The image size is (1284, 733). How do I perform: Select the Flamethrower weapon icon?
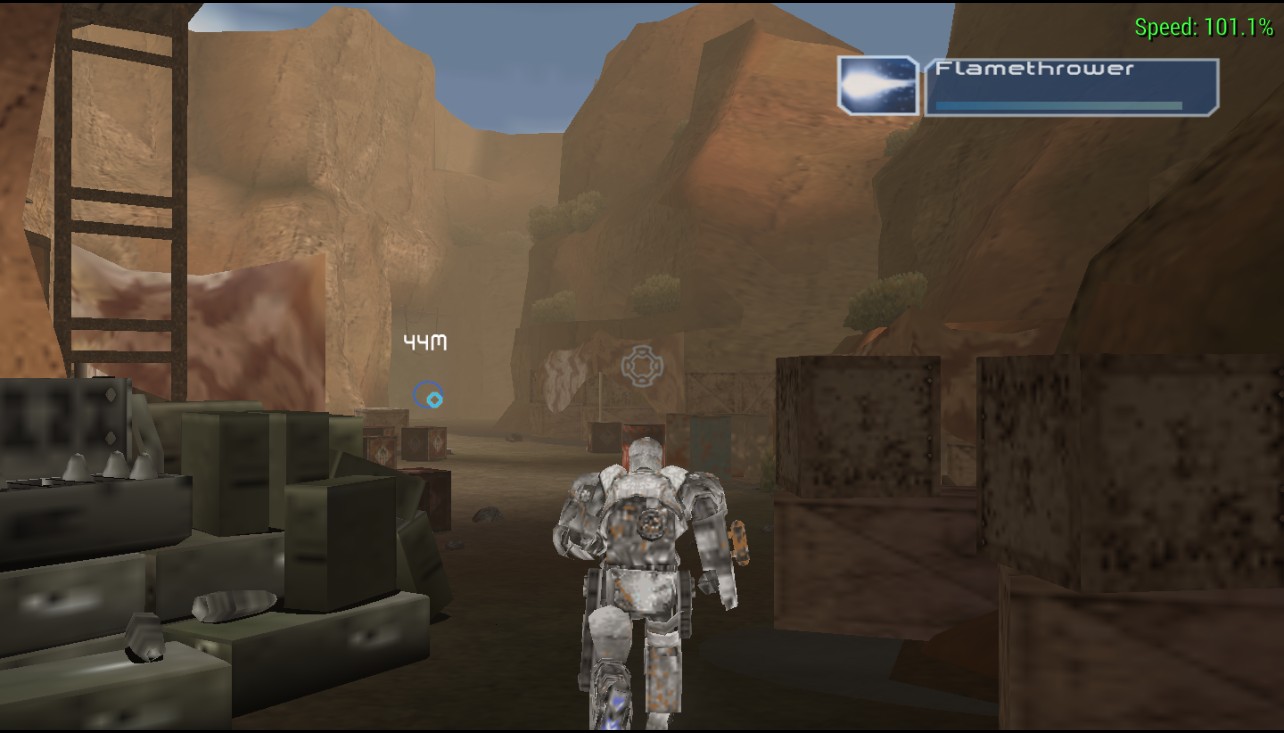pyautogui.click(x=877, y=86)
